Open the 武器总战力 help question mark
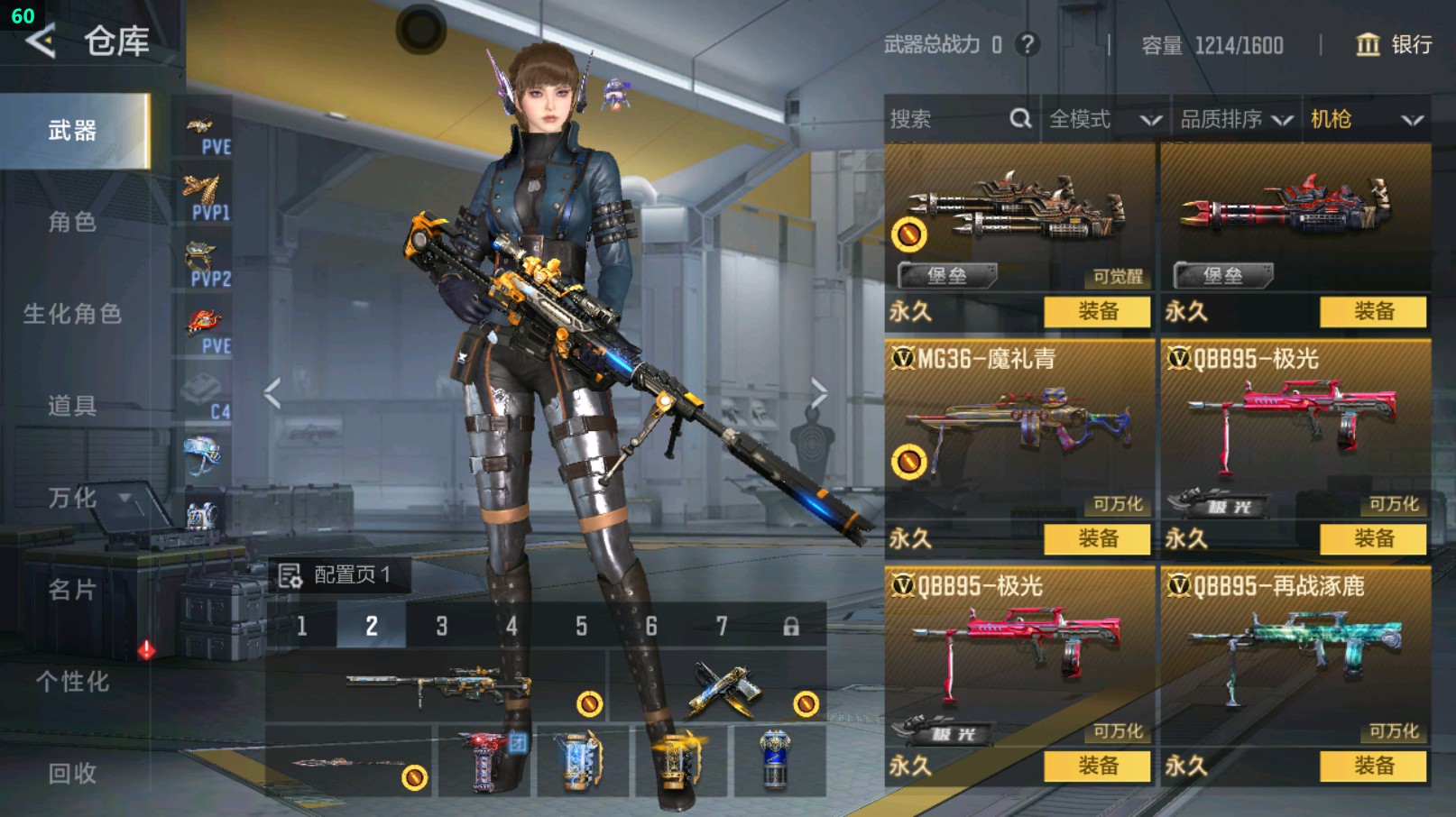 (x=1027, y=44)
